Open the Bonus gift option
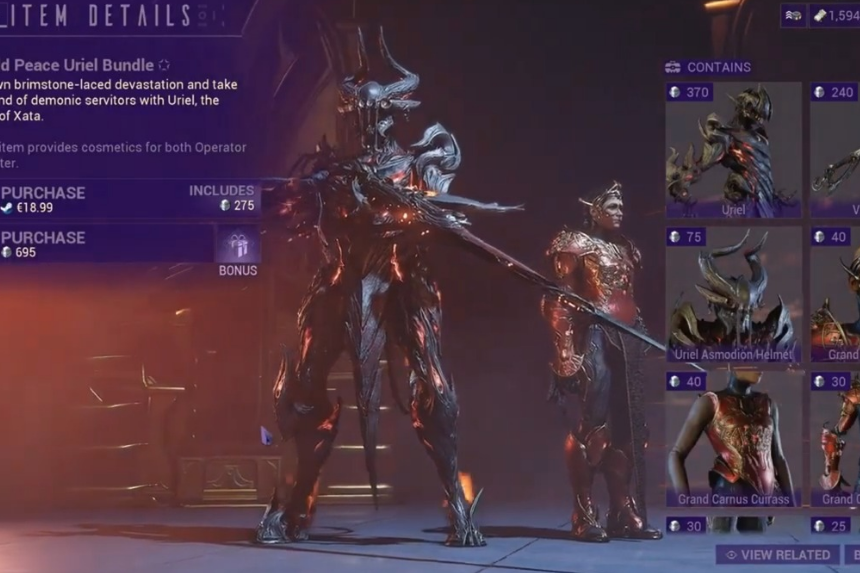The image size is (860, 573). click(x=238, y=250)
